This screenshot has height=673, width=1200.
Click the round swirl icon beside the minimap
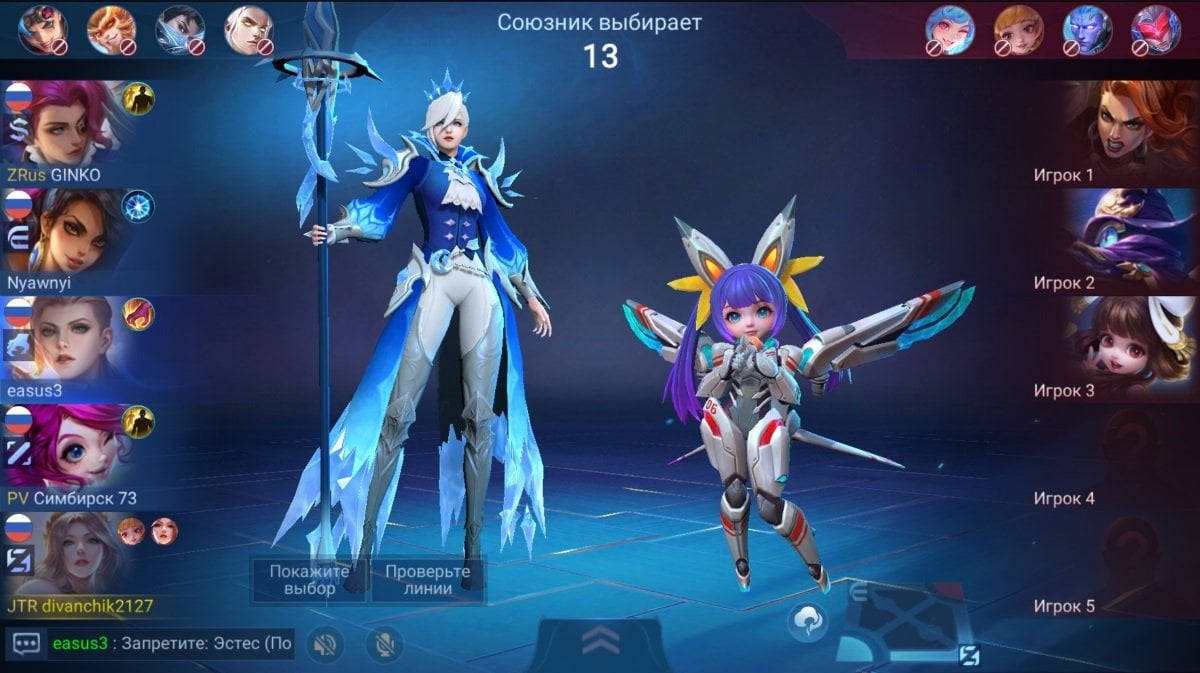tap(806, 622)
